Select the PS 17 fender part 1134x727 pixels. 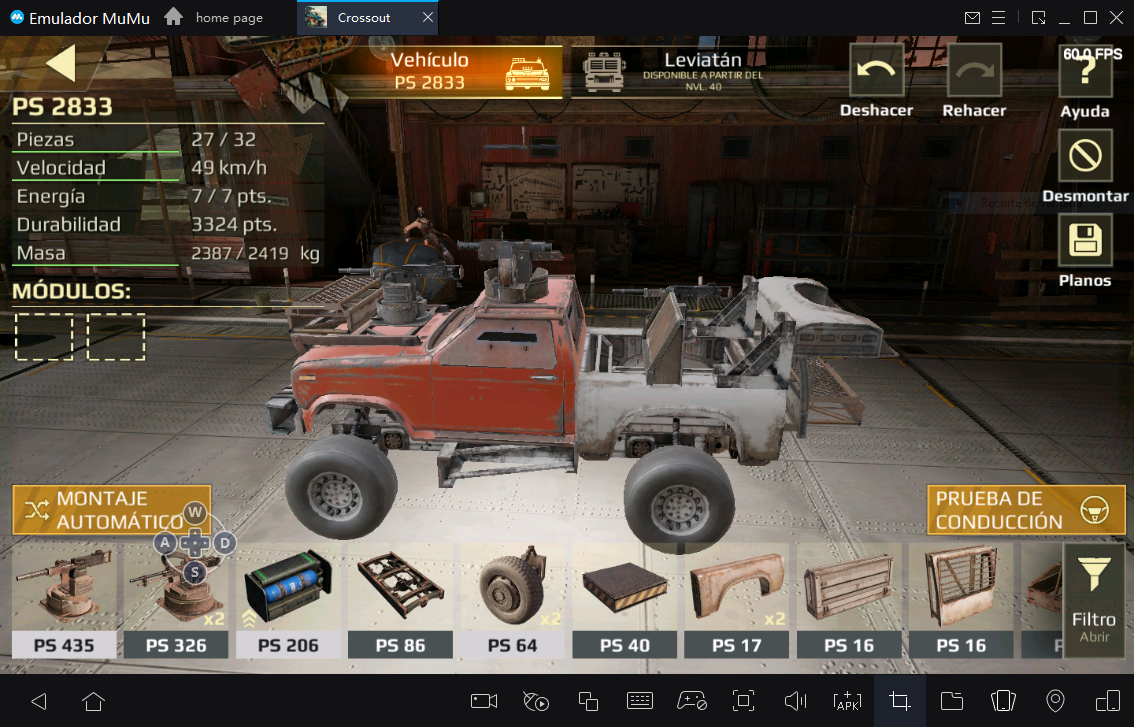coord(736,598)
